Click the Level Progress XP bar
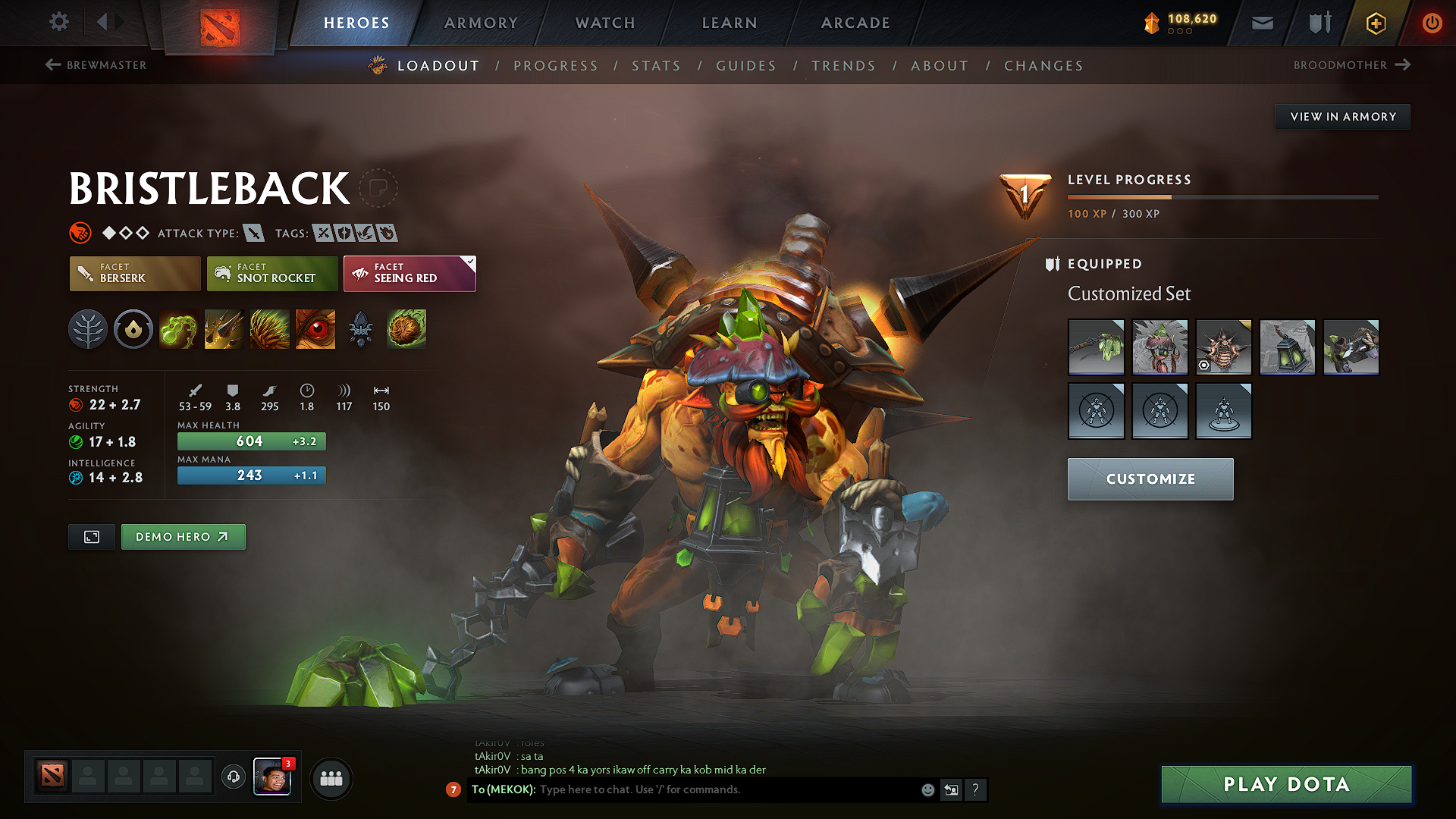 point(1222,196)
